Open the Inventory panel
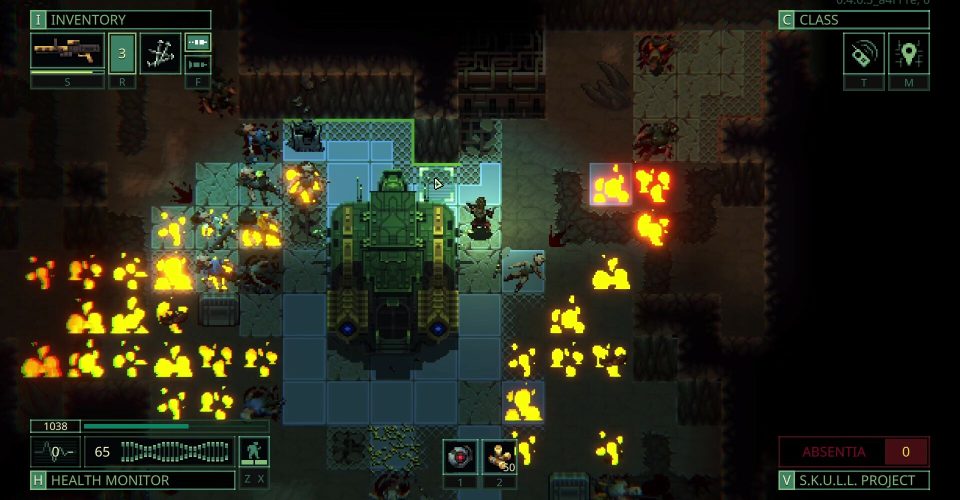This screenshot has height=500, width=960. click(120, 20)
